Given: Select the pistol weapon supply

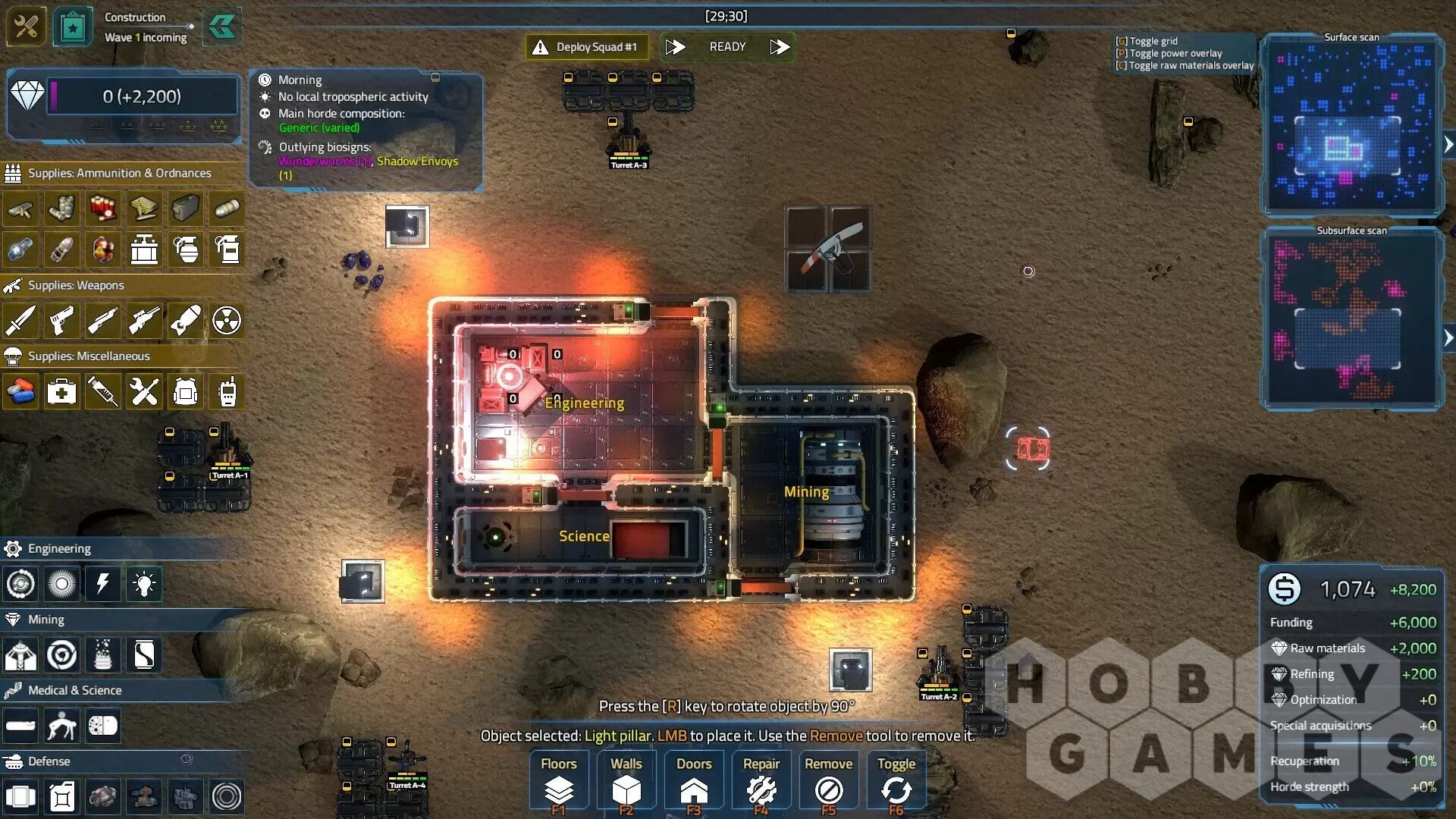Looking at the screenshot, I should click(x=61, y=321).
